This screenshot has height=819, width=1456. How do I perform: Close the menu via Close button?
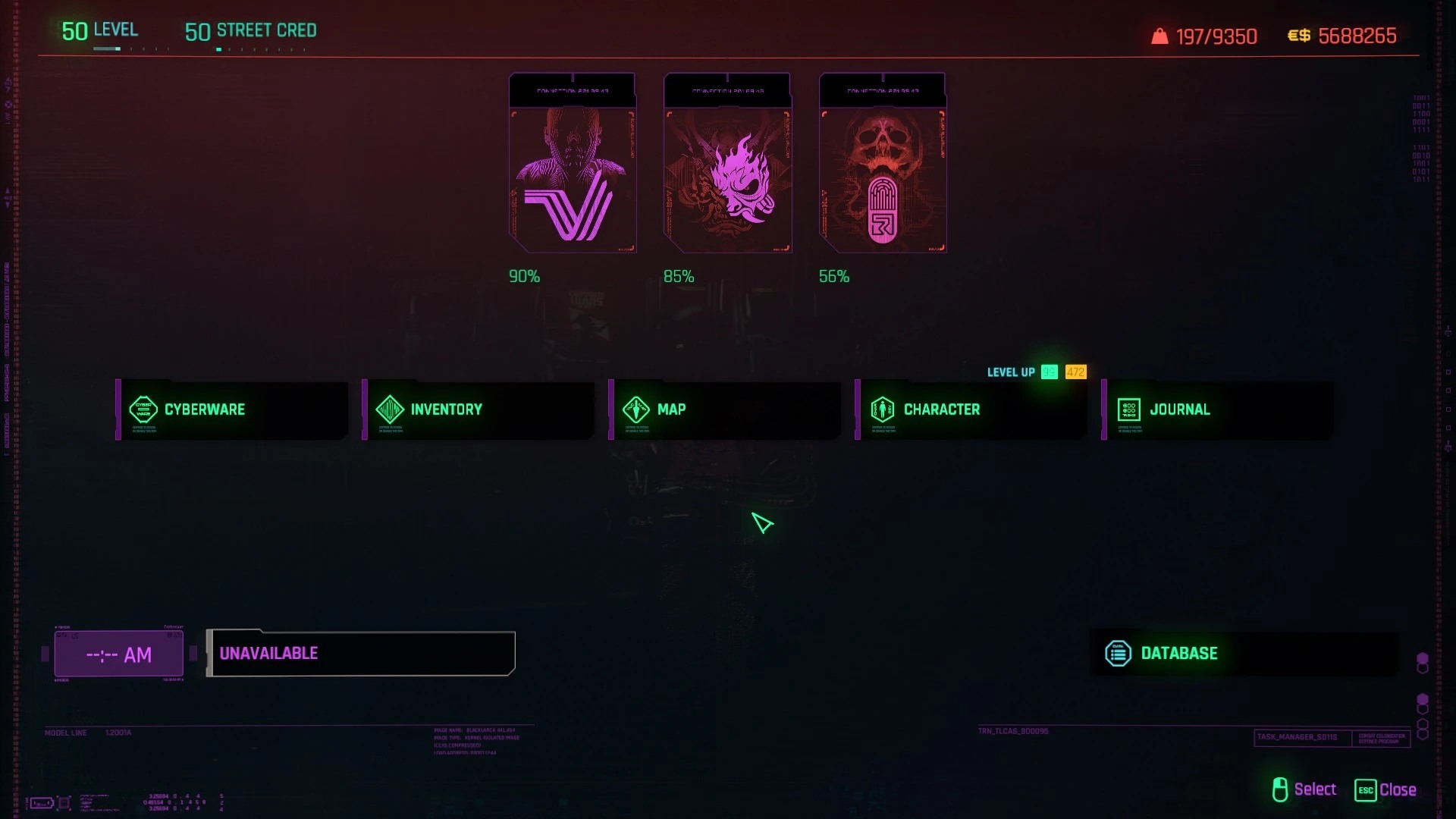pos(1386,790)
